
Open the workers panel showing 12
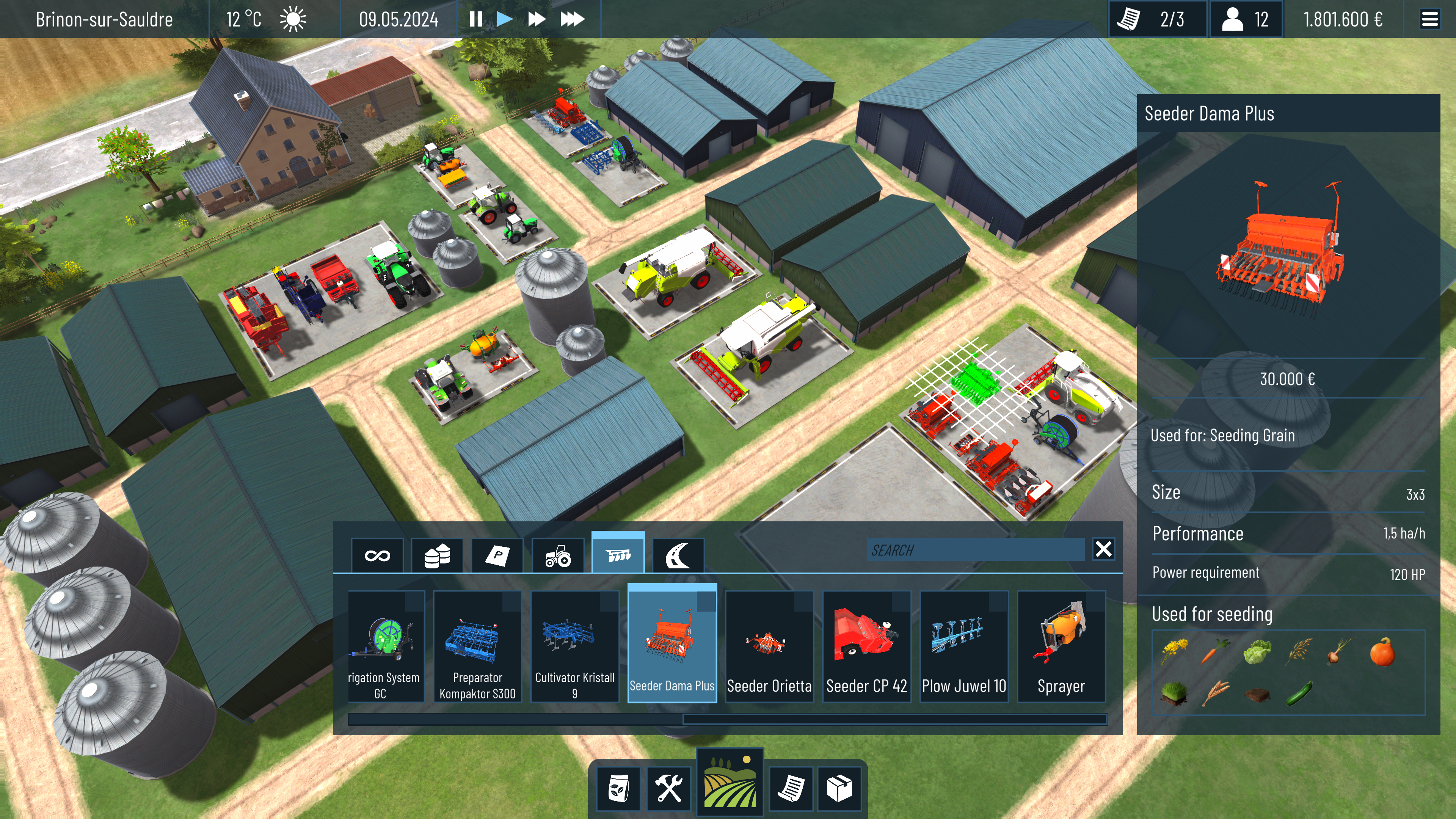click(x=1245, y=19)
